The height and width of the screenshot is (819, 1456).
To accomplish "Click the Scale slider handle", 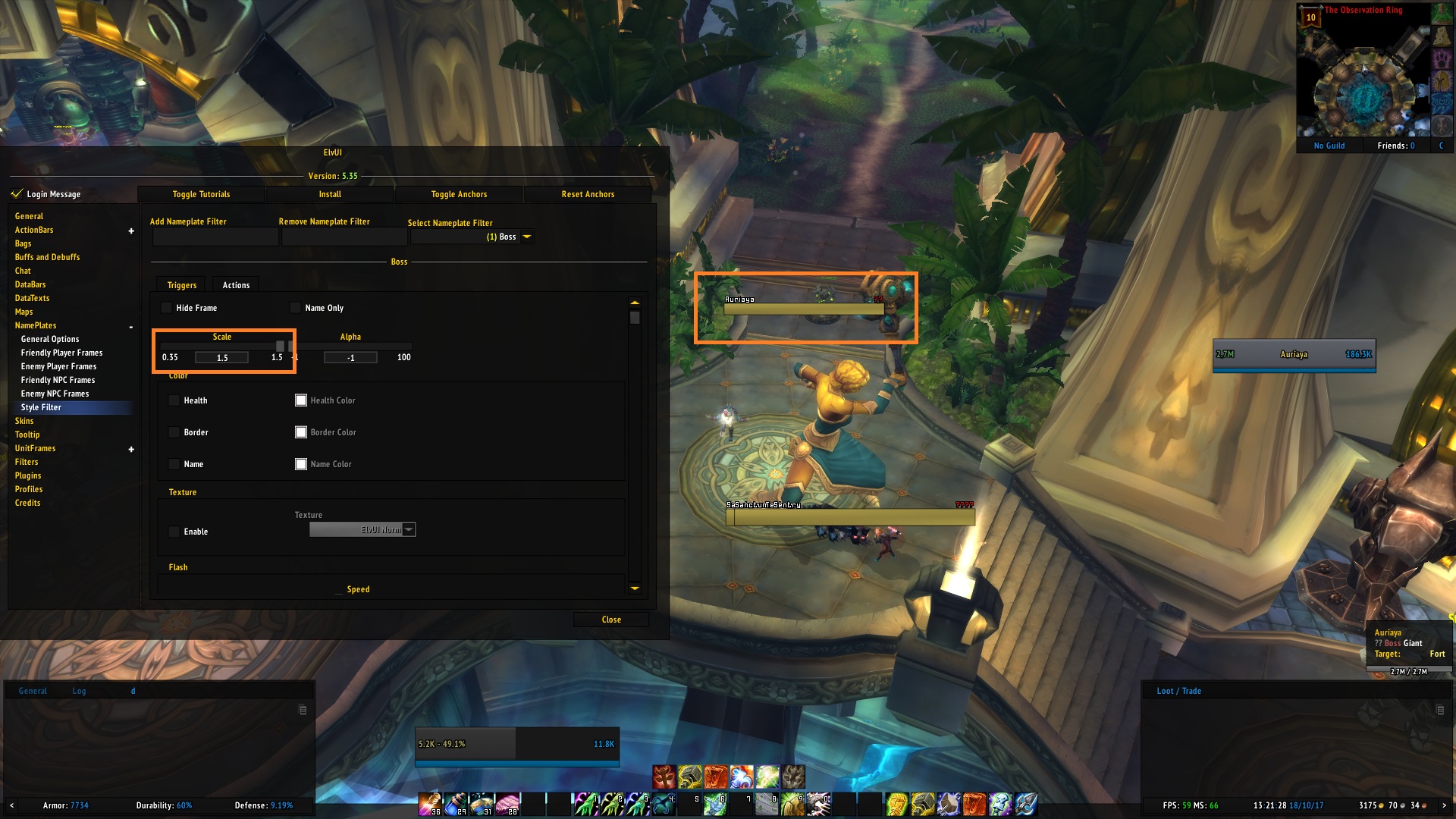I will point(281,346).
